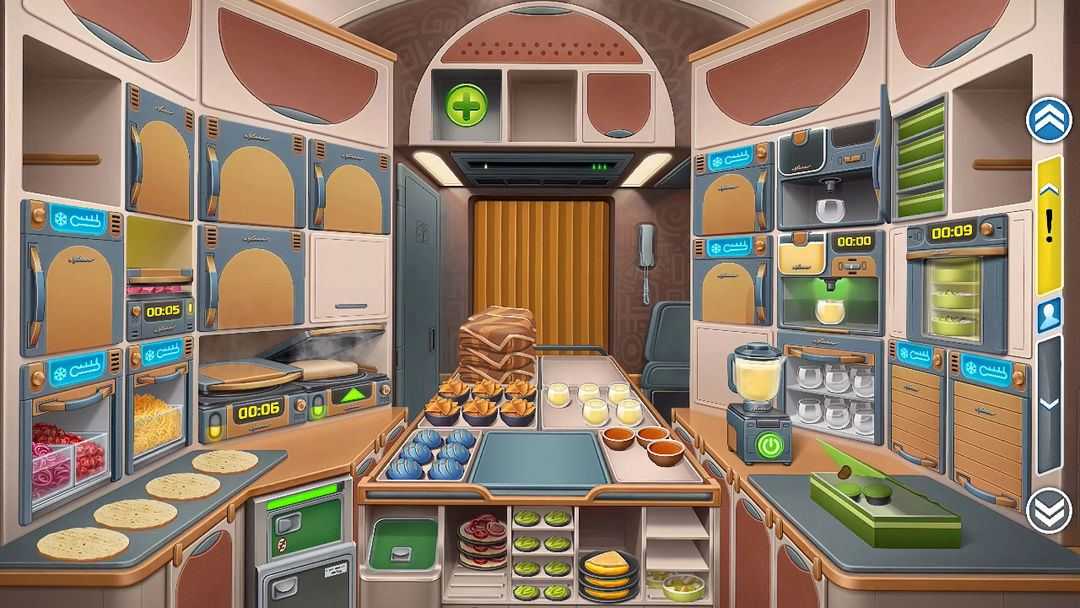Open the yellow exclamation mark tab
1080x608 pixels.
1049,226
